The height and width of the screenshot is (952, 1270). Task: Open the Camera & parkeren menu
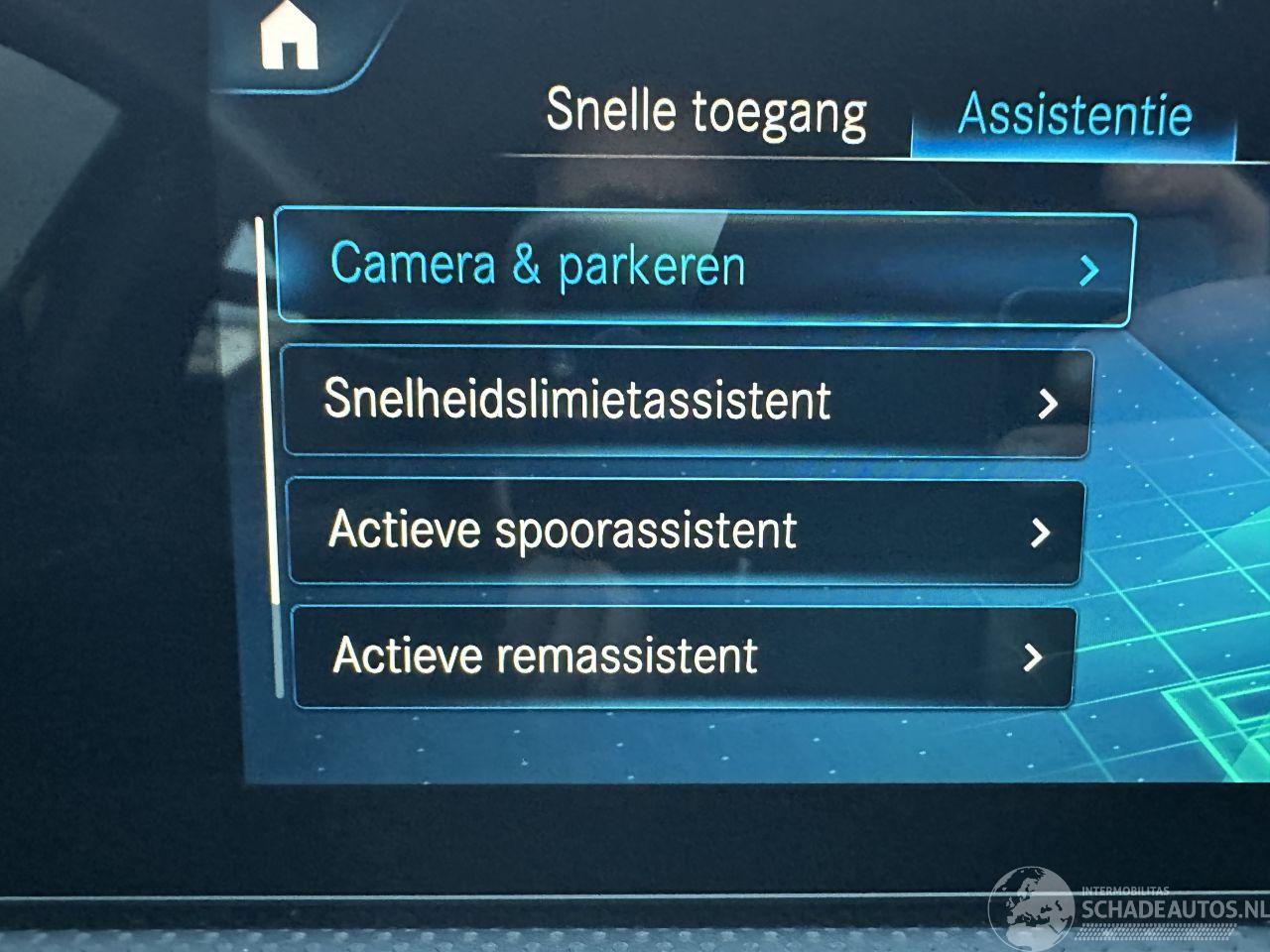coord(702,267)
